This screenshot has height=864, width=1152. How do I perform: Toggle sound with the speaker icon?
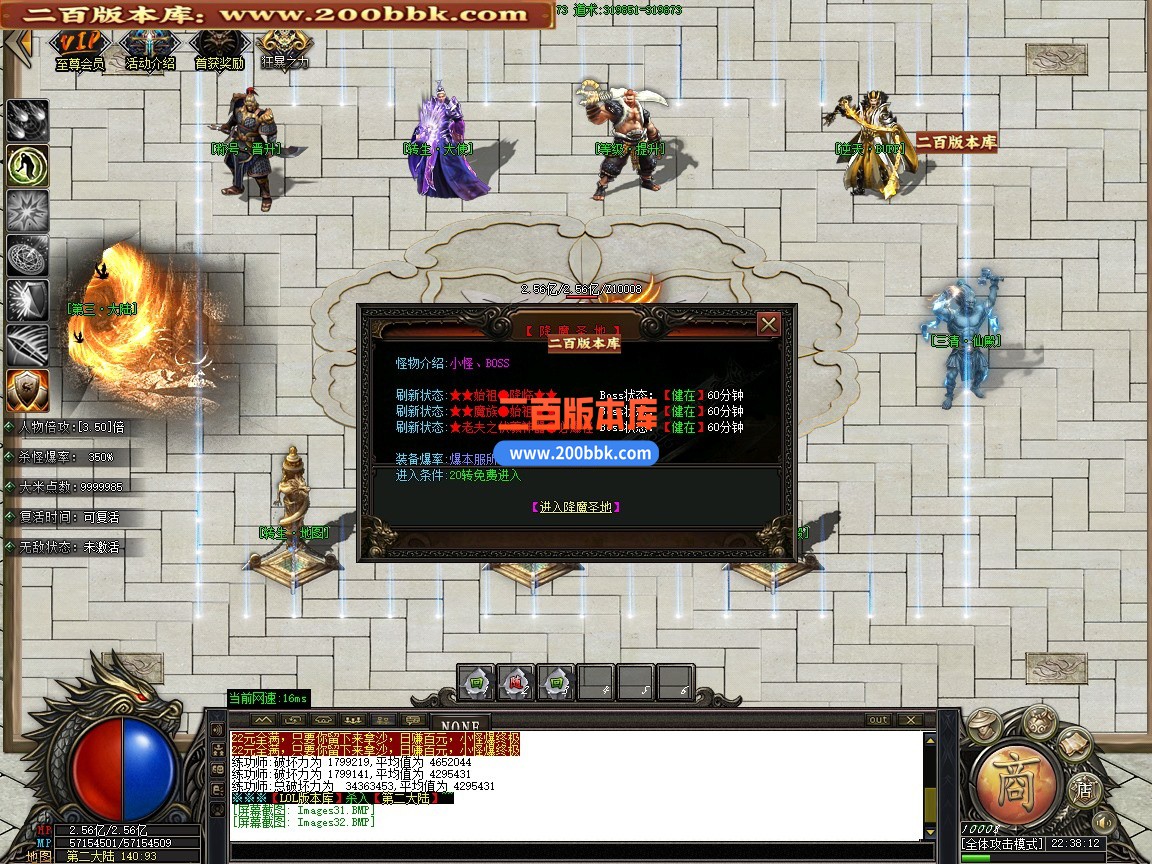point(1105,822)
